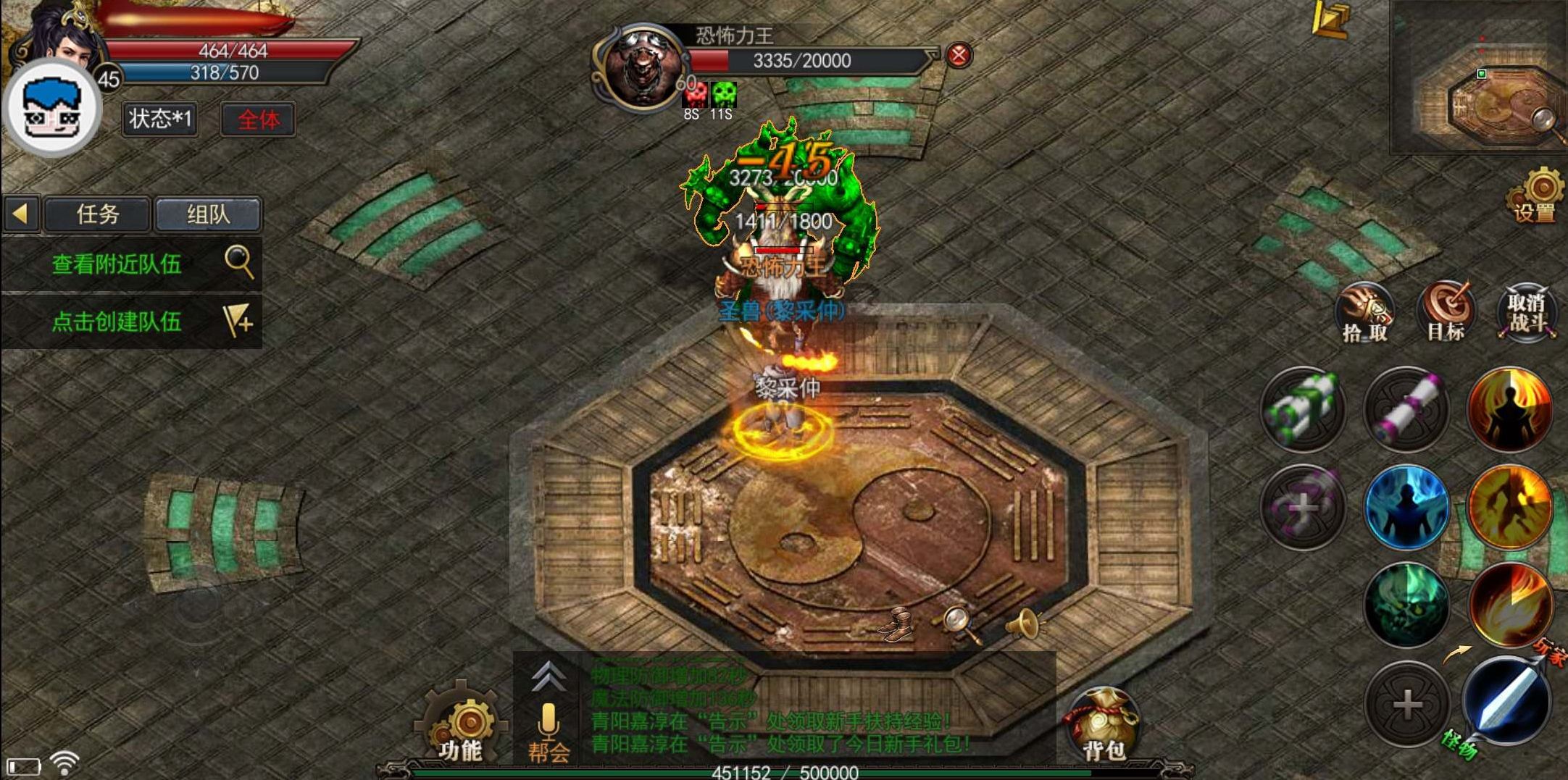Activate the blue silhouette aura skill
The width and height of the screenshot is (1568, 780).
click(x=1406, y=506)
